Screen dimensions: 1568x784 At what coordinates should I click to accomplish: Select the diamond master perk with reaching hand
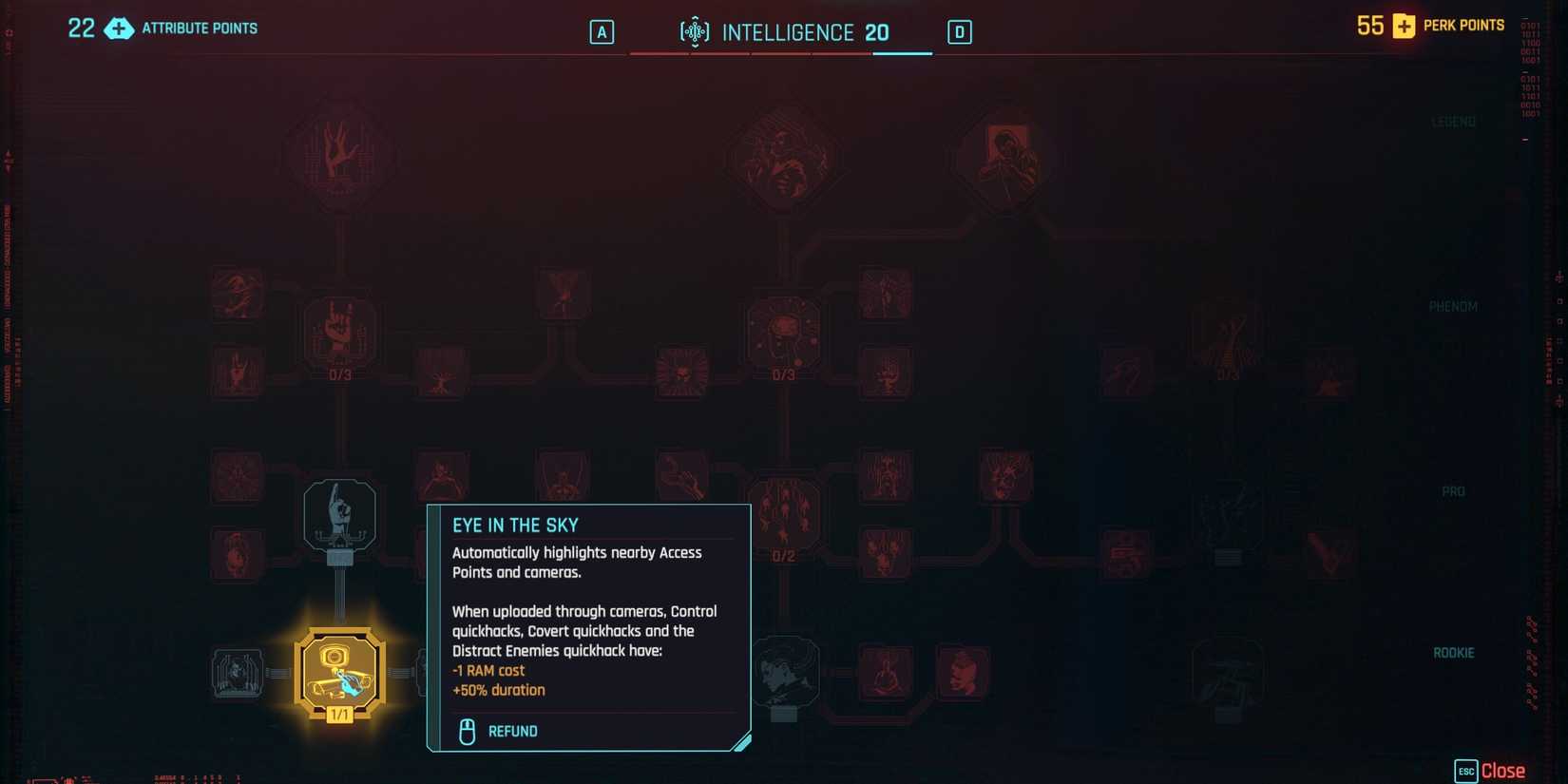point(340,157)
